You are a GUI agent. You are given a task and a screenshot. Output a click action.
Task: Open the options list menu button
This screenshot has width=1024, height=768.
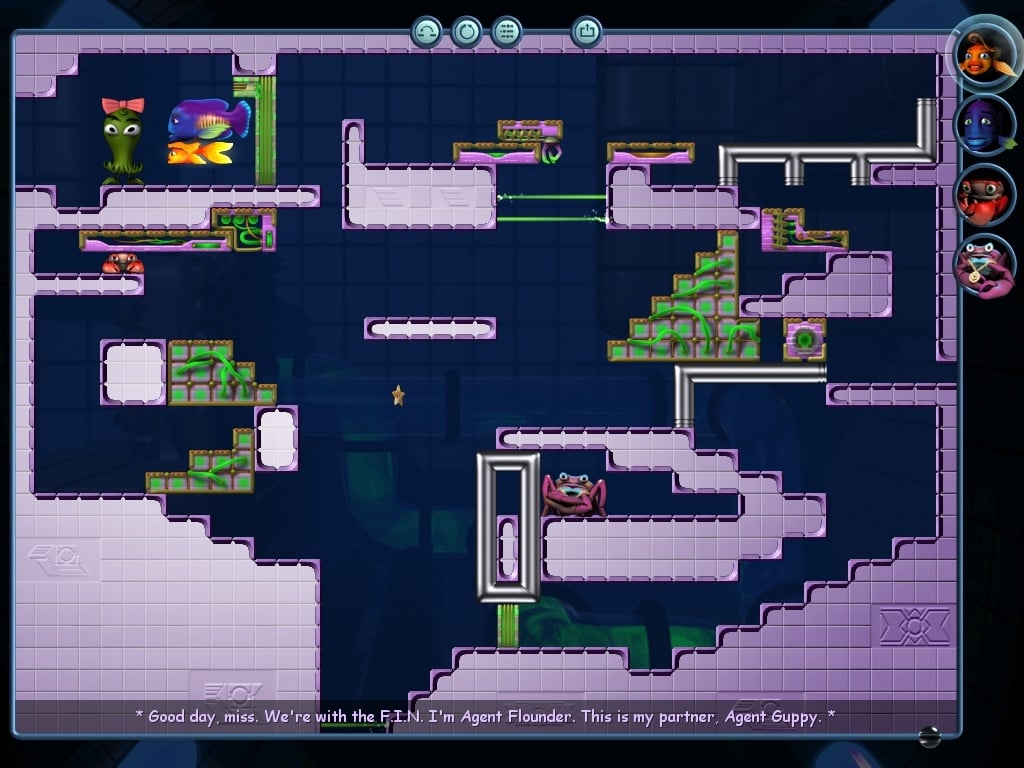(x=507, y=32)
